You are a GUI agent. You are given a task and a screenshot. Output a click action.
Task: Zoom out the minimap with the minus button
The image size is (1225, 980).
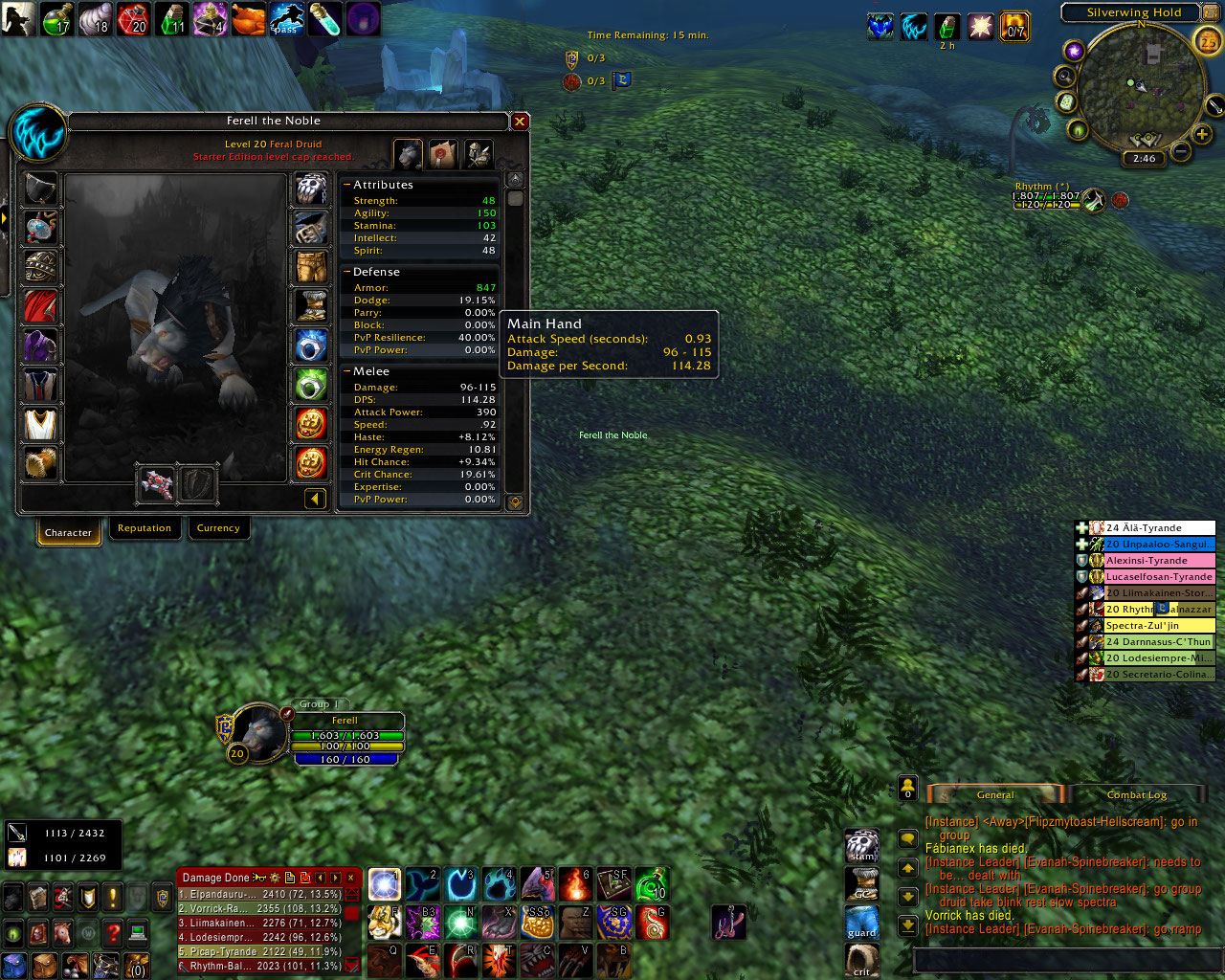click(x=1182, y=151)
